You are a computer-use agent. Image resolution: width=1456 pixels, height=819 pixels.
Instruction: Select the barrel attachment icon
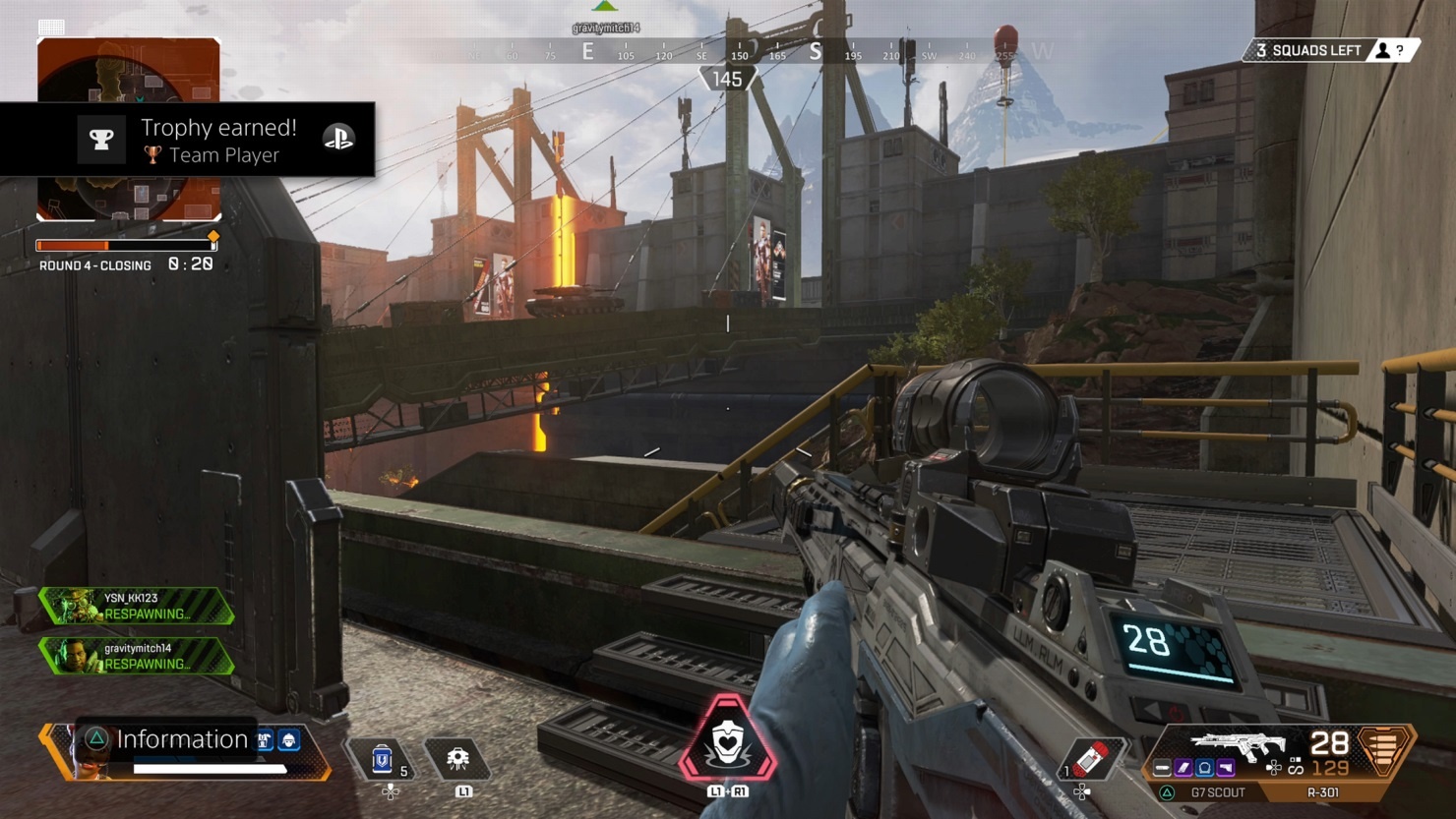1163,768
